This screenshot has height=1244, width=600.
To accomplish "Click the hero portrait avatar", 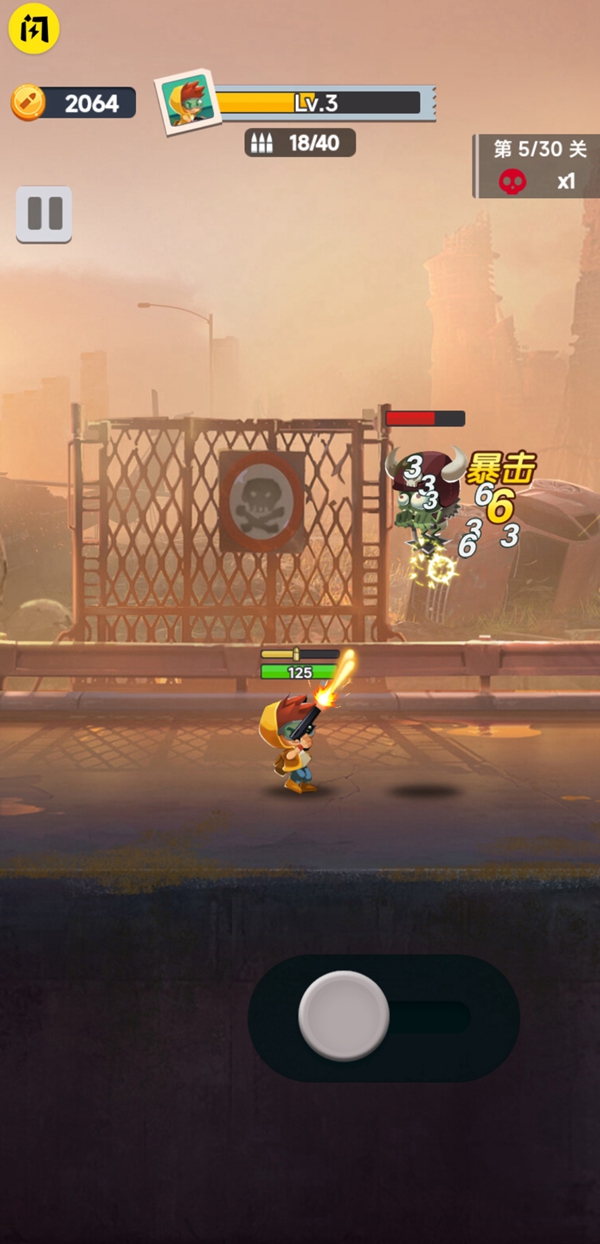I will pyautogui.click(x=187, y=101).
